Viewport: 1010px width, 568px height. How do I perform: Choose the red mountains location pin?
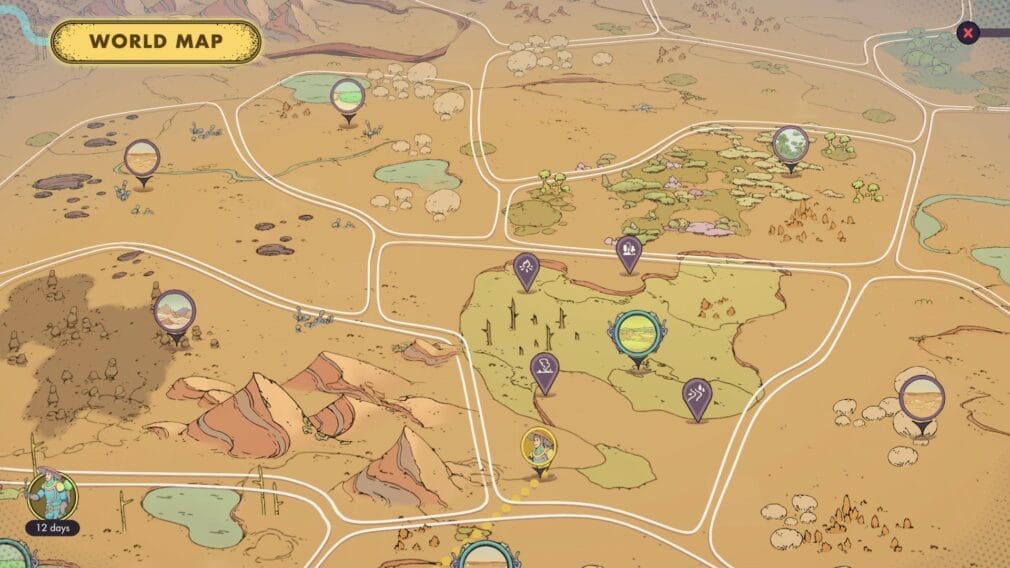pos(174,311)
